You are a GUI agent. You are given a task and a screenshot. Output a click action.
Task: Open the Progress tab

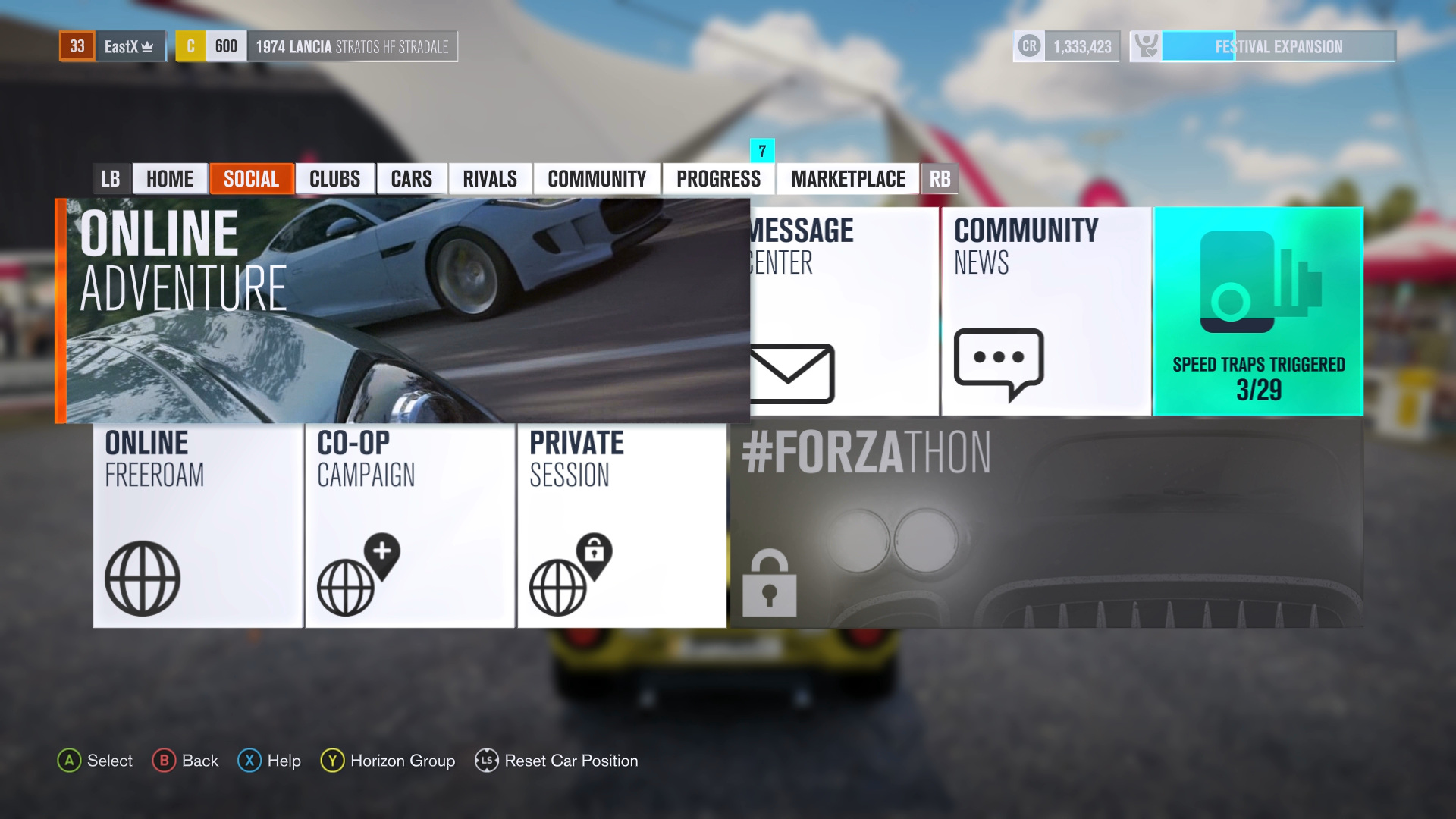click(x=718, y=179)
